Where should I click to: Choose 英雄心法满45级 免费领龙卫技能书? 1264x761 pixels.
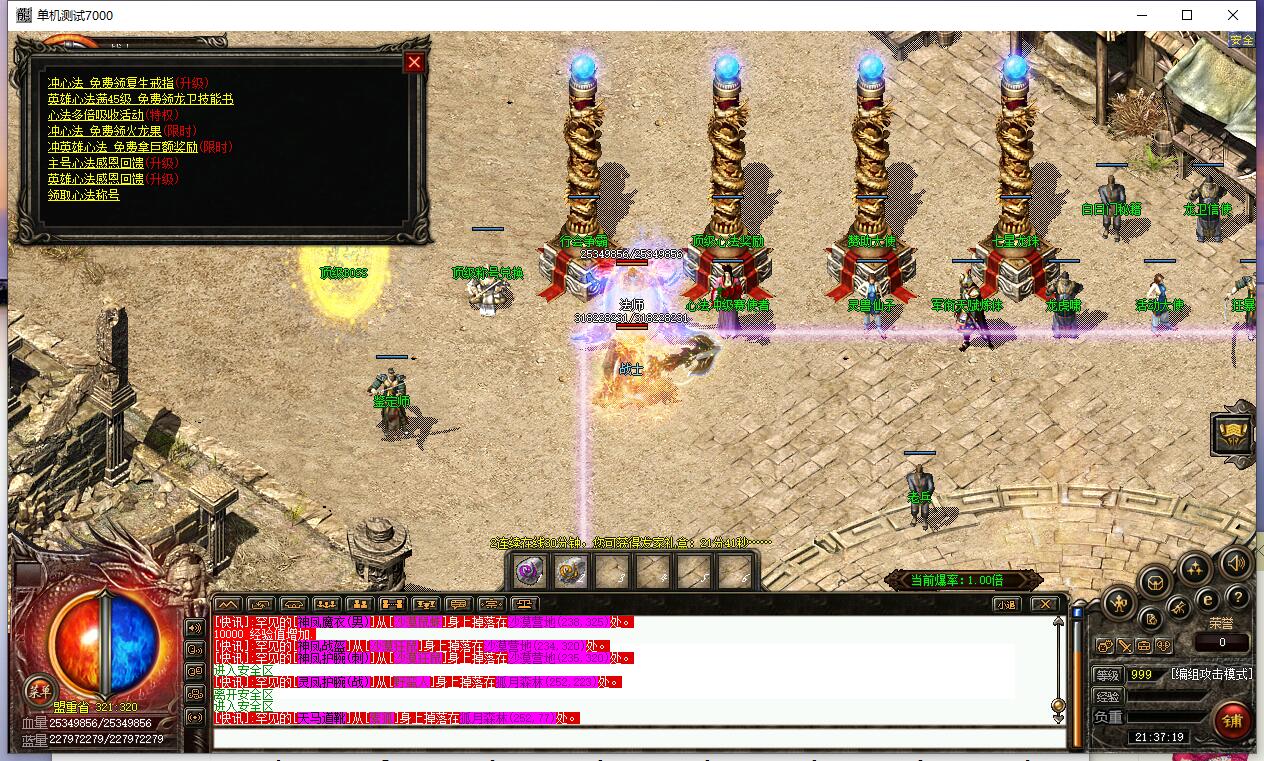coord(140,99)
